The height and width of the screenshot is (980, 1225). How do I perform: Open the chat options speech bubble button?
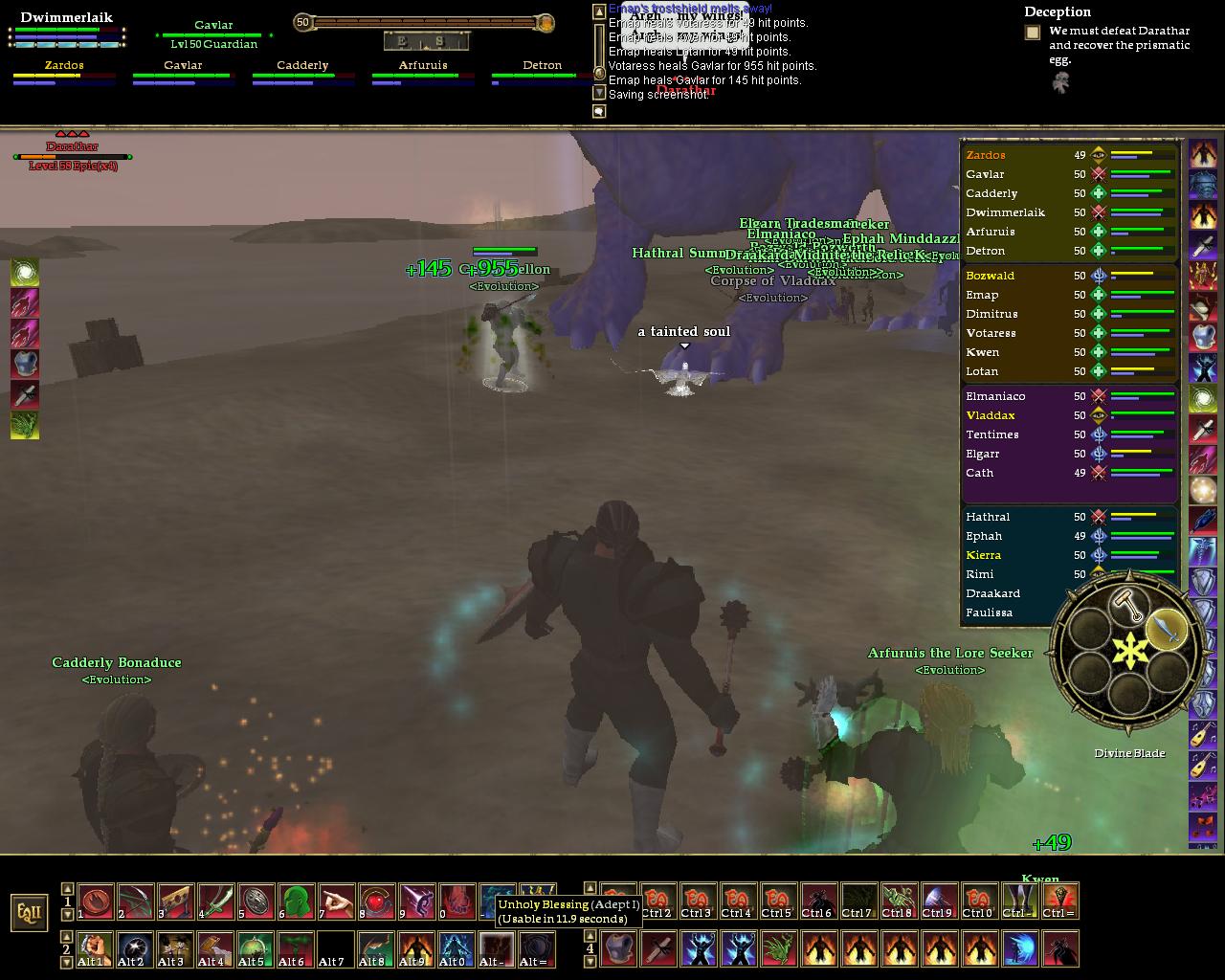[599, 112]
